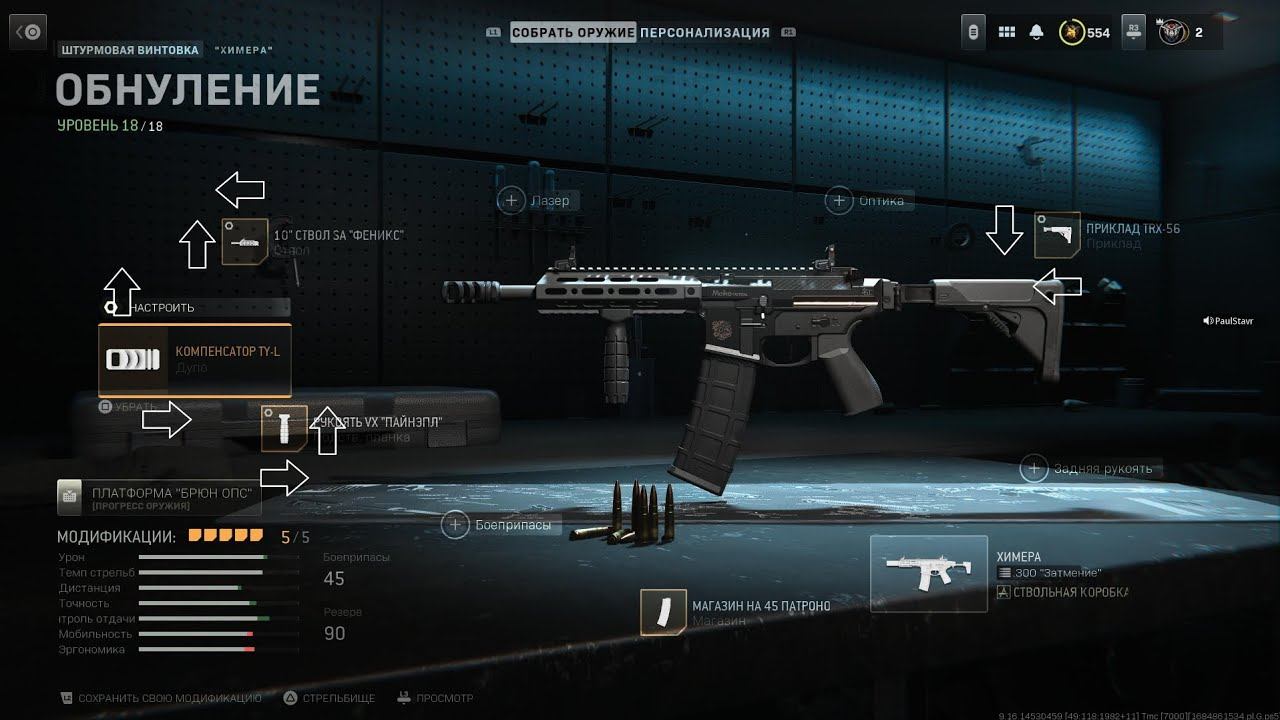Add a Задняя рукоять attachment

pos(1034,468)
